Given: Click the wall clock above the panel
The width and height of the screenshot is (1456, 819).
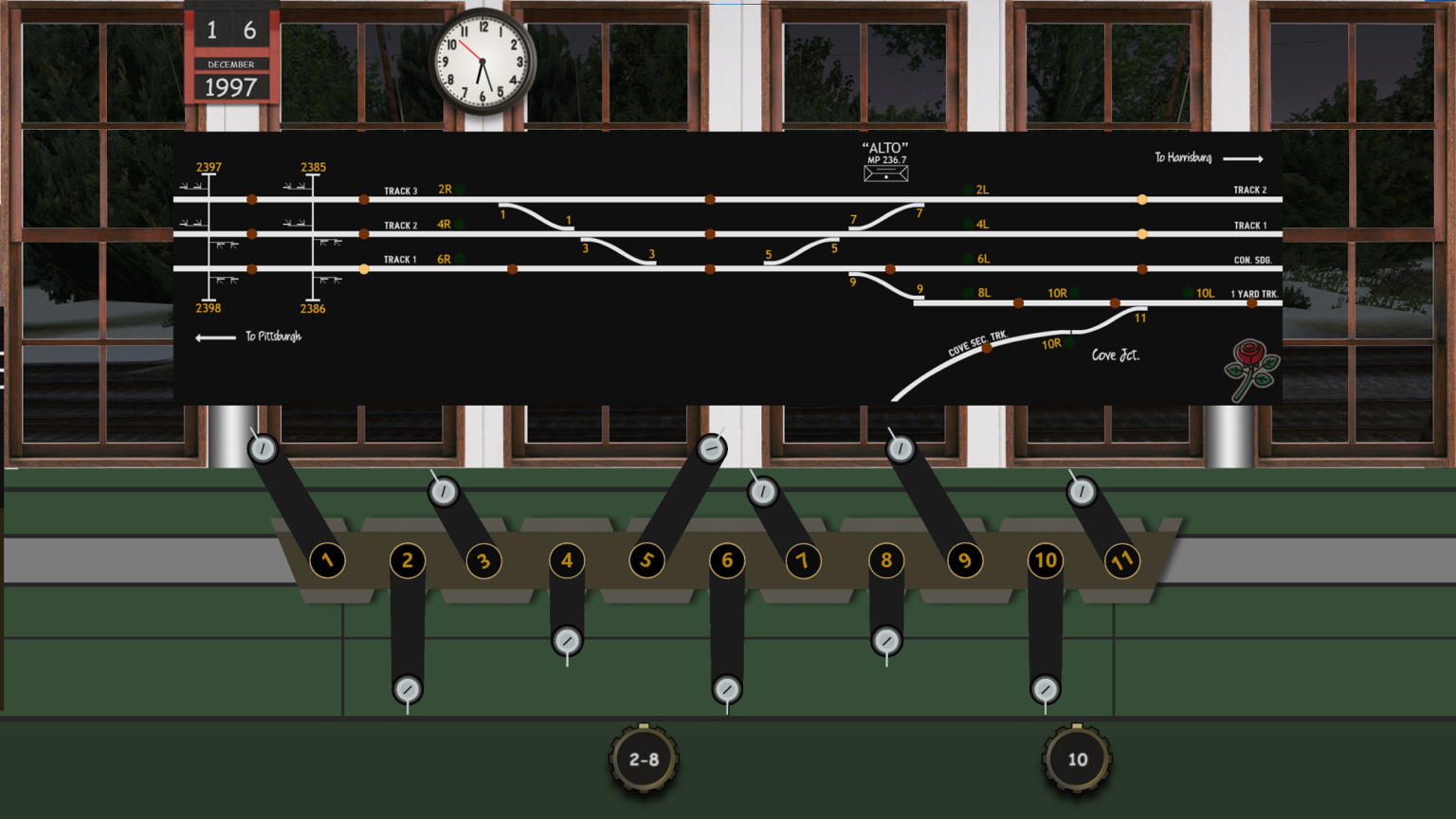Looking at the screenshot, I should pyautogui.click(x=482, y=60).
